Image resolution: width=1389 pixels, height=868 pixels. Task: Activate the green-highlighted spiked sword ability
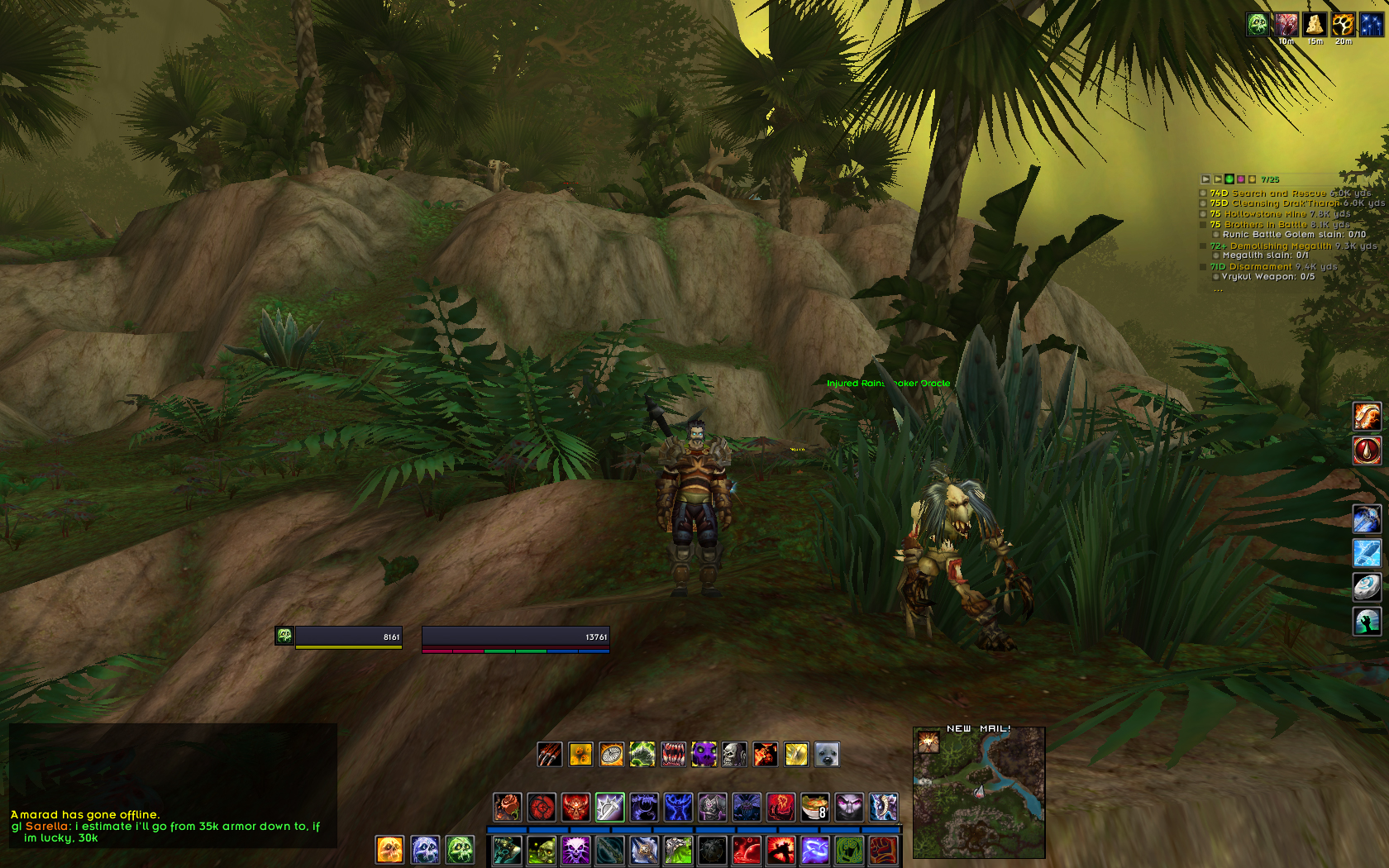click(609, 807)
